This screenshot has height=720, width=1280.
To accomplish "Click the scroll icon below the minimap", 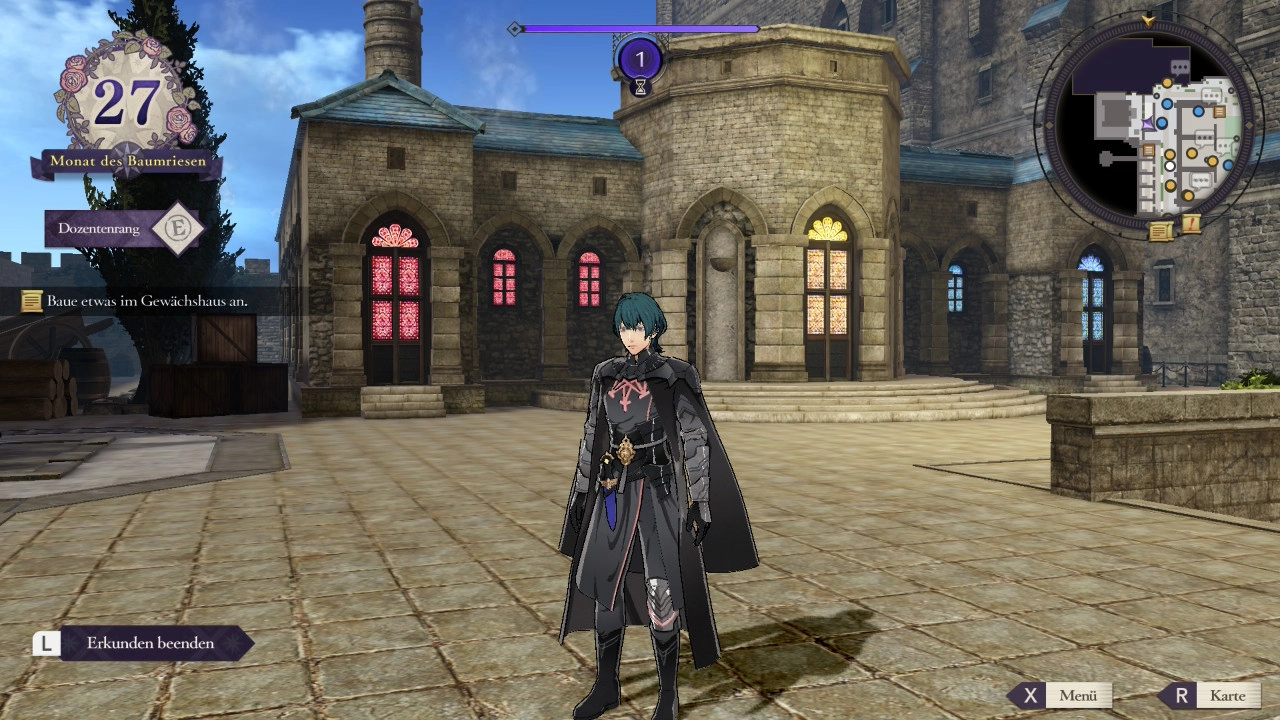I will 1160,232.
